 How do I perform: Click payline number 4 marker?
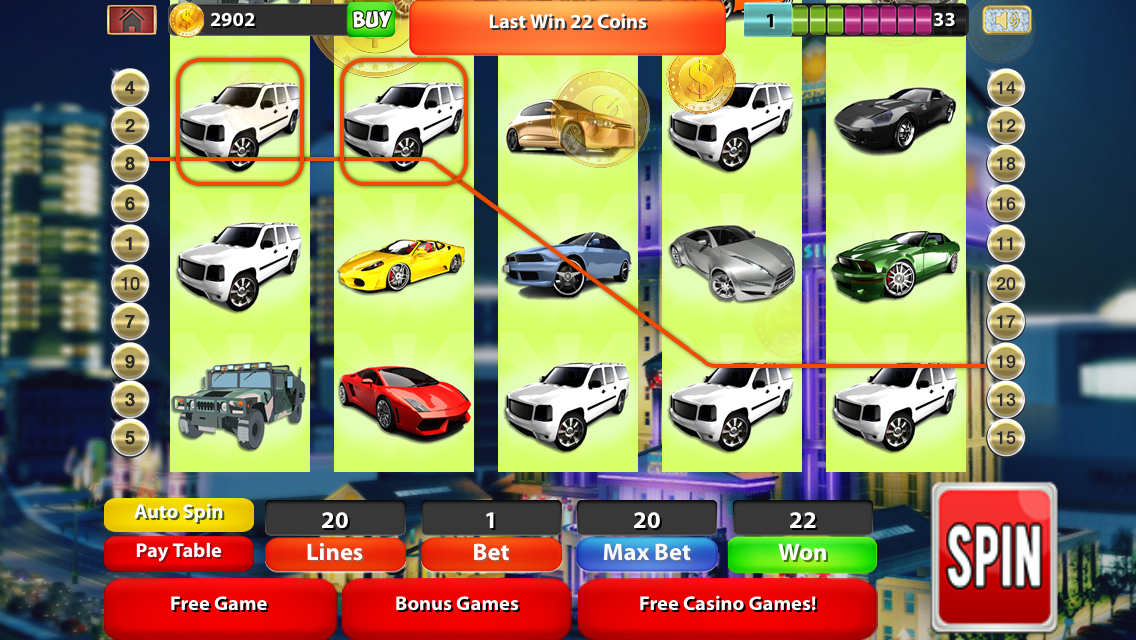tap(130, 88)
